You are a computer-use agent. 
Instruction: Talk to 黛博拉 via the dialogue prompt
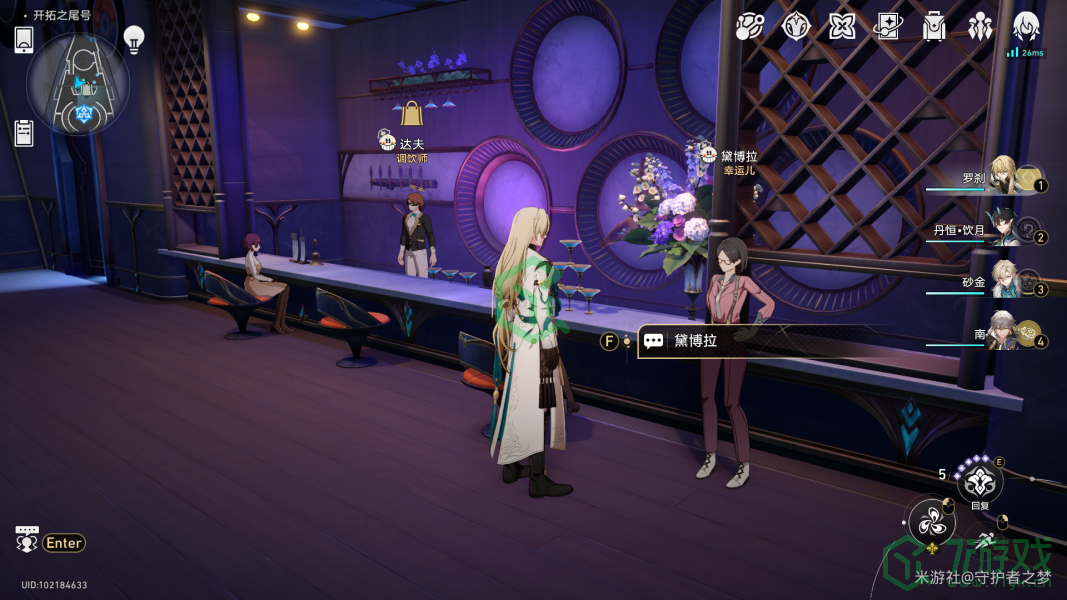point(694,341)
